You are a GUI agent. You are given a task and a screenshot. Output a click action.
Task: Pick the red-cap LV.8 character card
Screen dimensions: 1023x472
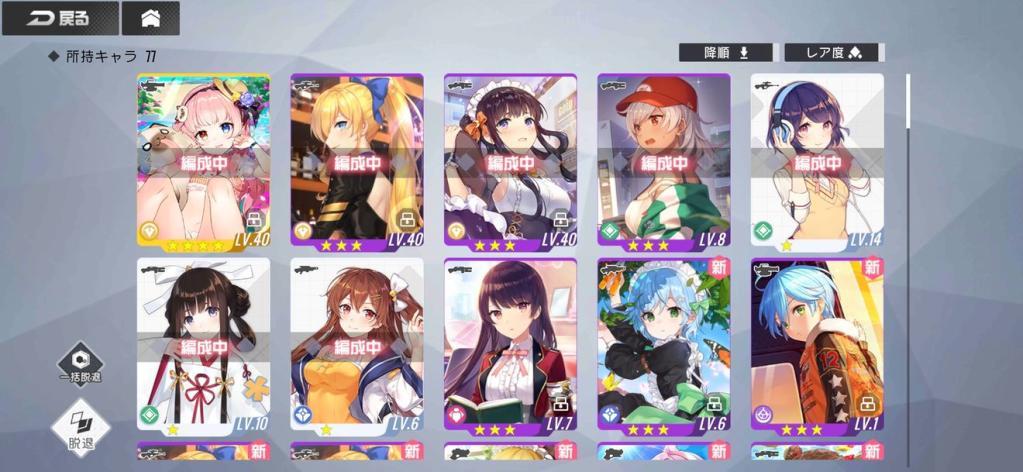[x=664, y=160]
